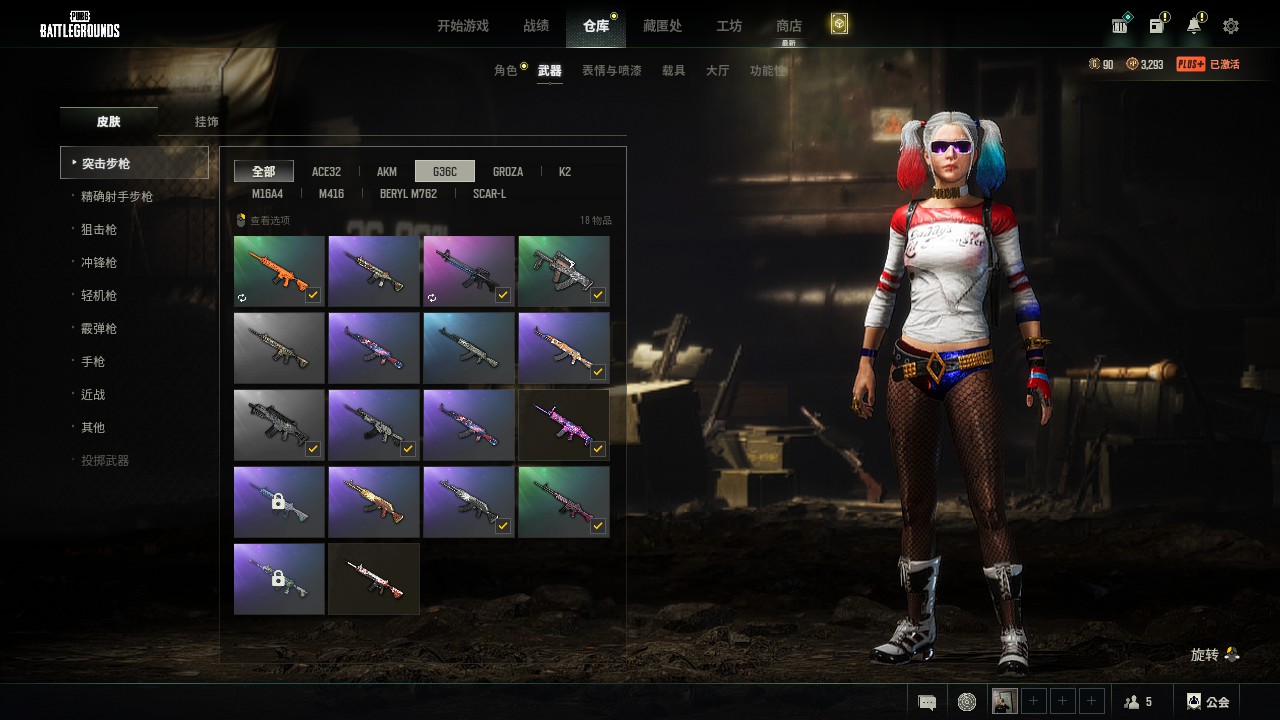
Task: Go to the 工坊 tab
Action: pyautogui.click(x=729, y=26)
